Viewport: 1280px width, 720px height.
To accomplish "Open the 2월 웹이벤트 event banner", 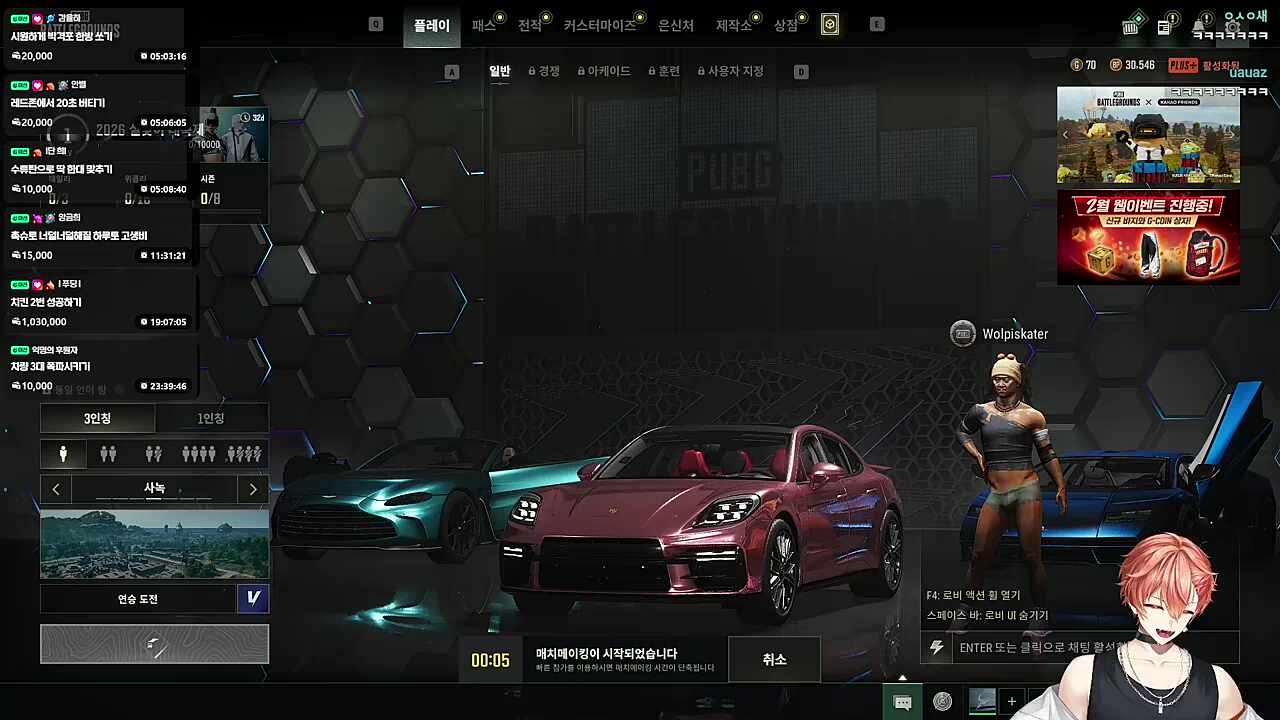I will pos(1148,237).
